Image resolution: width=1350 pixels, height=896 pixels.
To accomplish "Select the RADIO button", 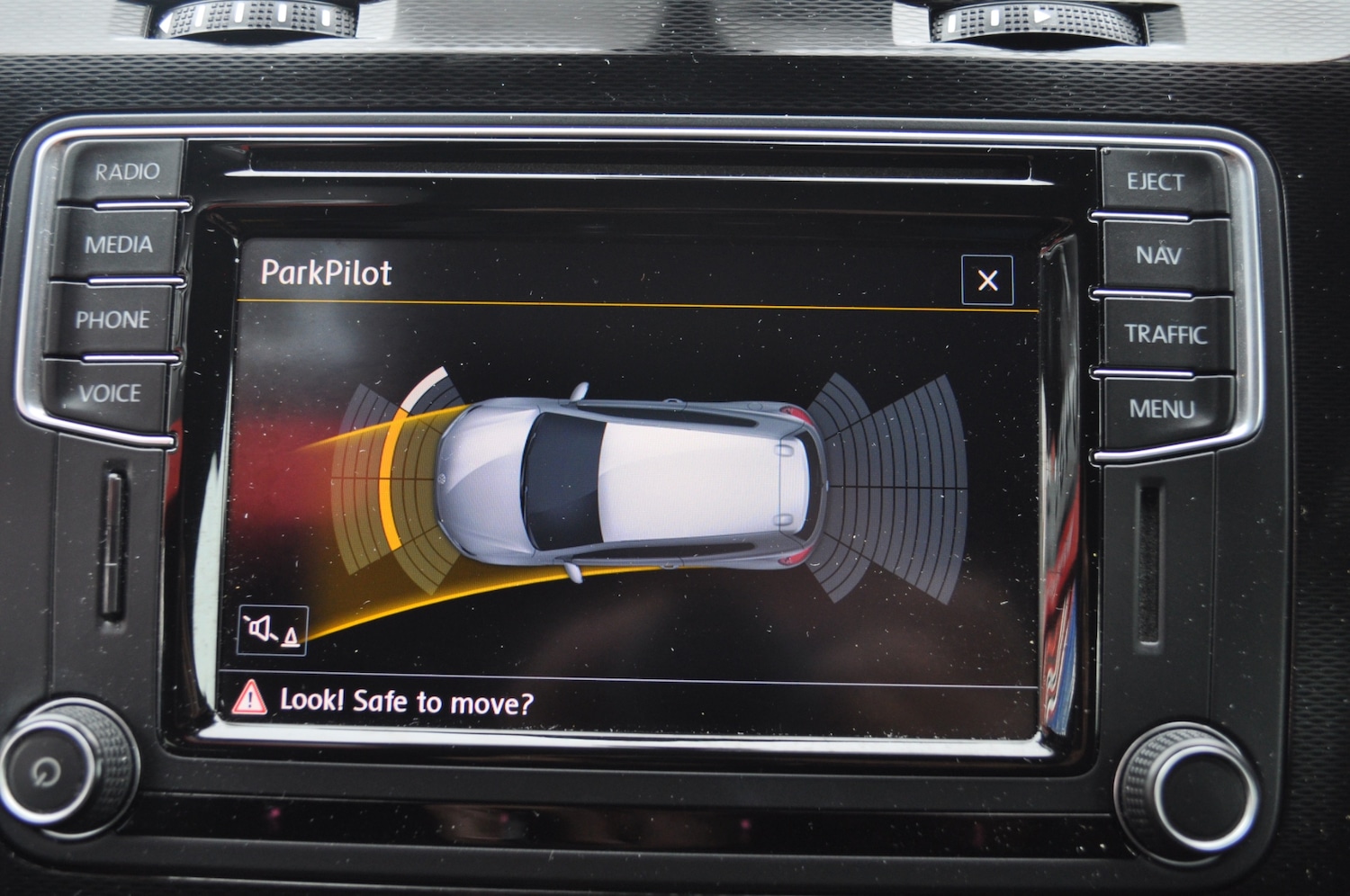I will pyautogui.click(x=127, y=172).
